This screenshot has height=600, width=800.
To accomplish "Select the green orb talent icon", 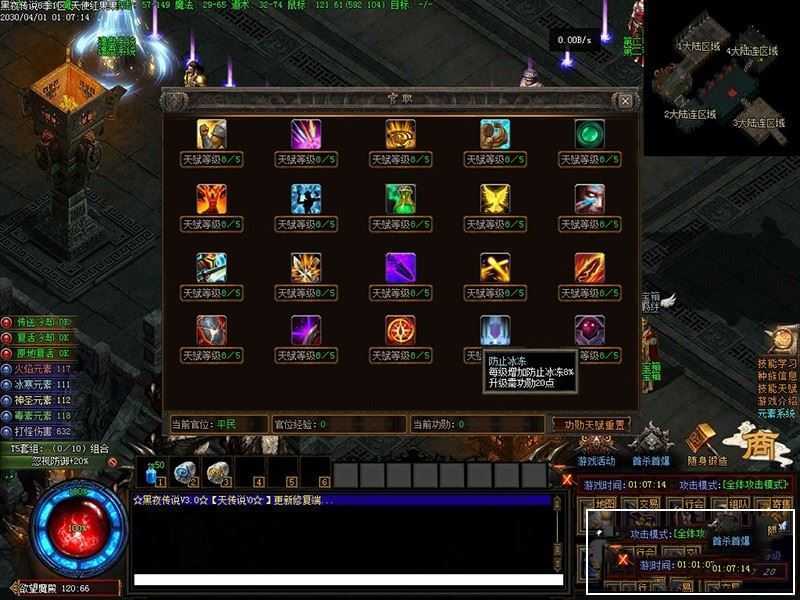I will [x=589, y=134].
